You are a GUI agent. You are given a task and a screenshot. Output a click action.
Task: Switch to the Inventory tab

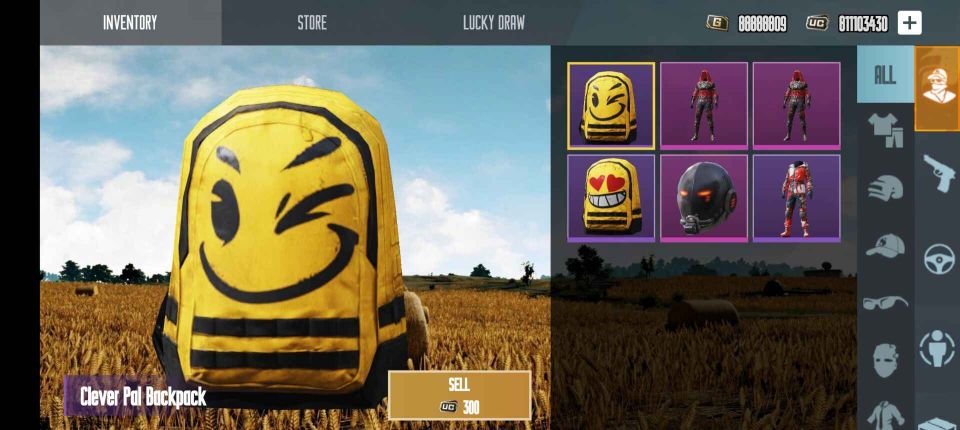point(130,22)
